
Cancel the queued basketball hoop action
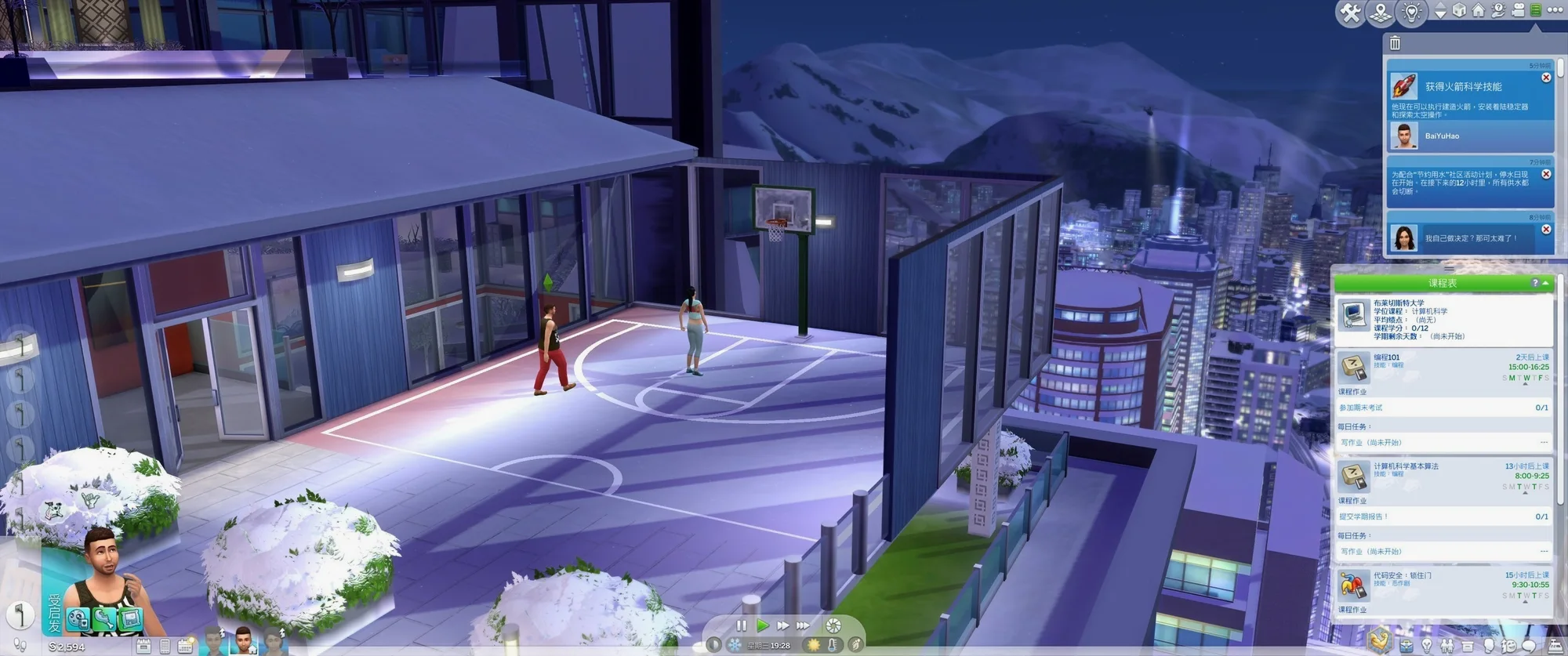[21, 614]
